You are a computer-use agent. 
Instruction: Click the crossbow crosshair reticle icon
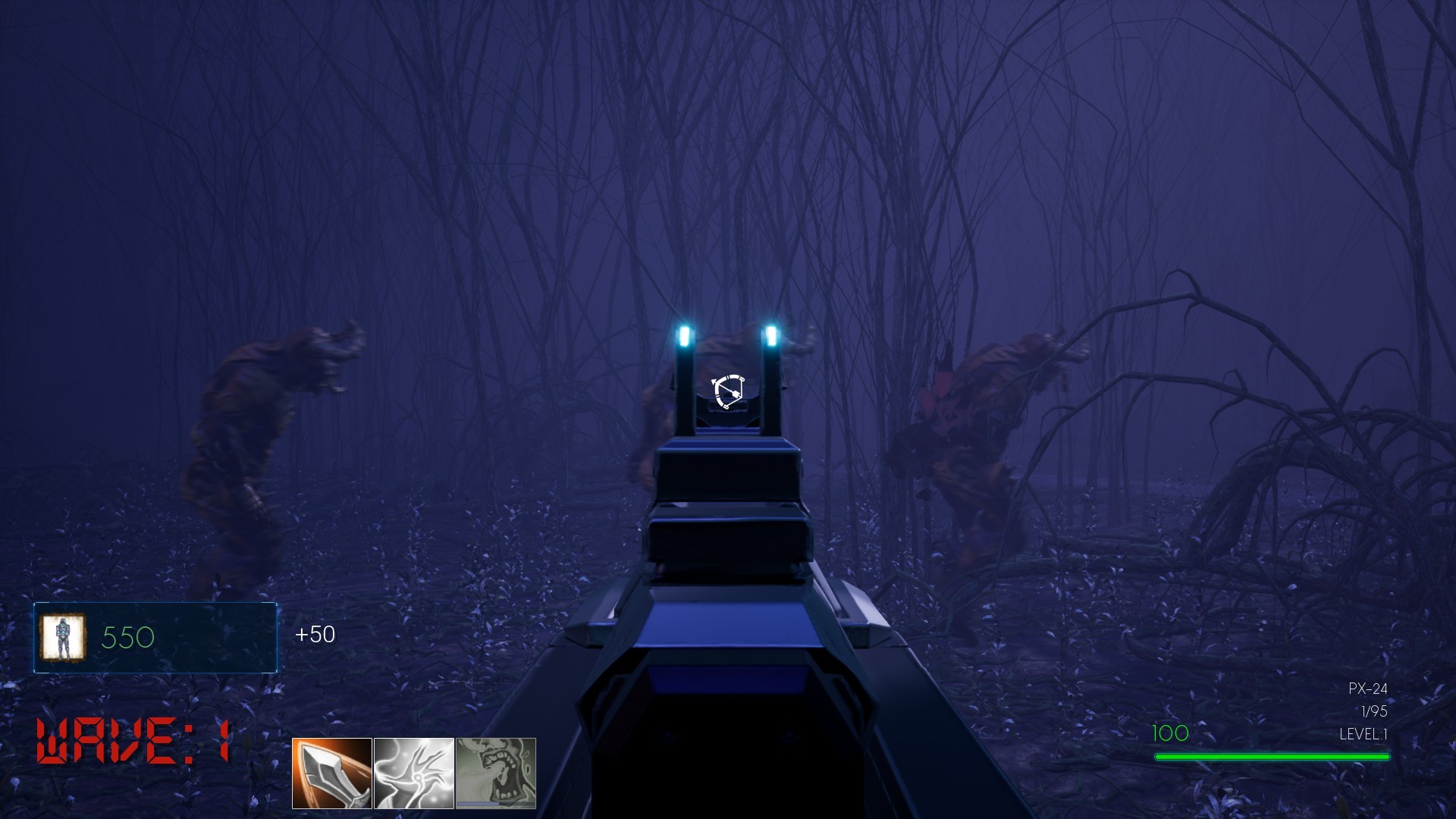point(726,391)
